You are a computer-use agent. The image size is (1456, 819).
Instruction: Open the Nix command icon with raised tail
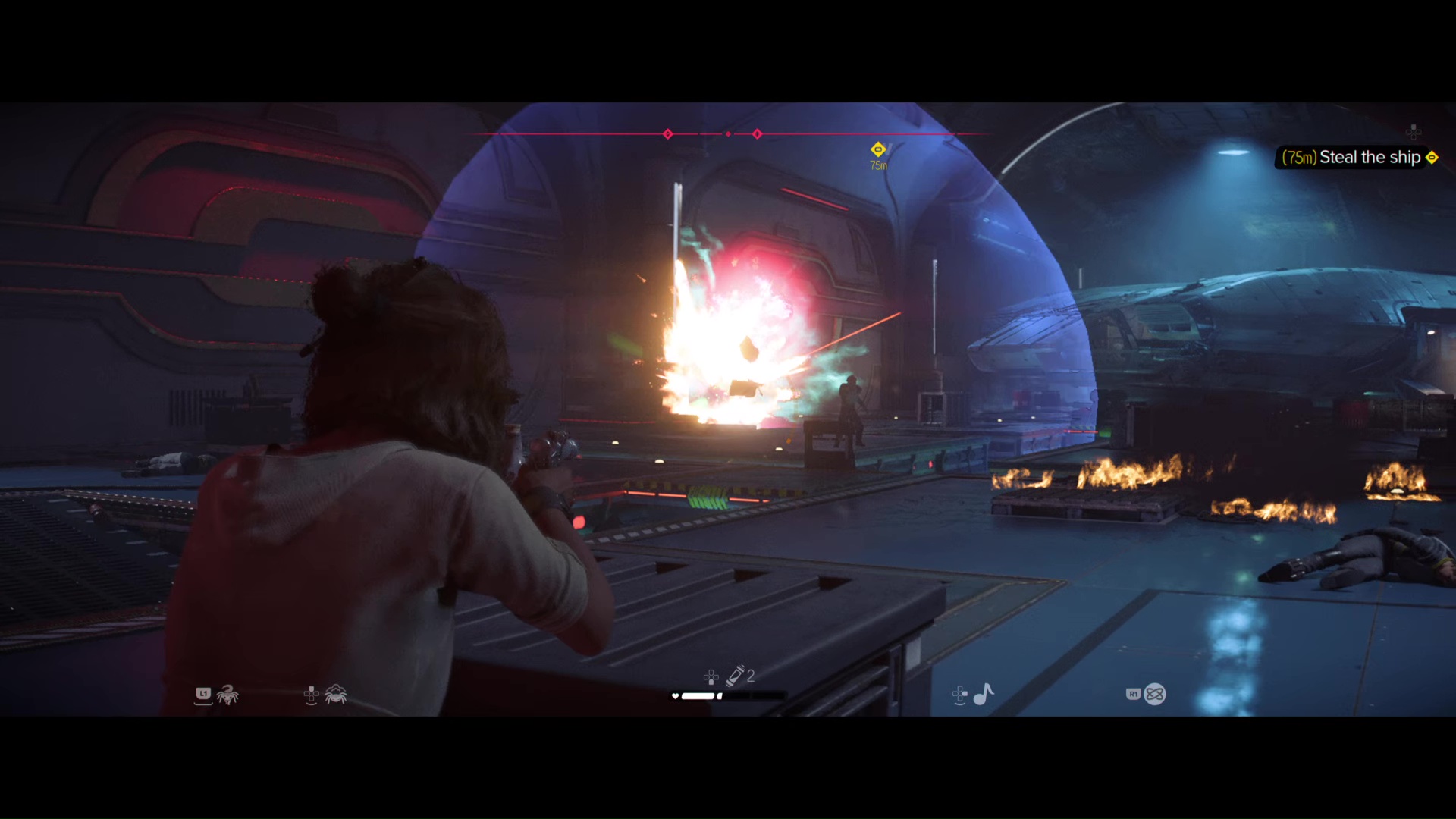pyautogui.click(x=227, y=694)
